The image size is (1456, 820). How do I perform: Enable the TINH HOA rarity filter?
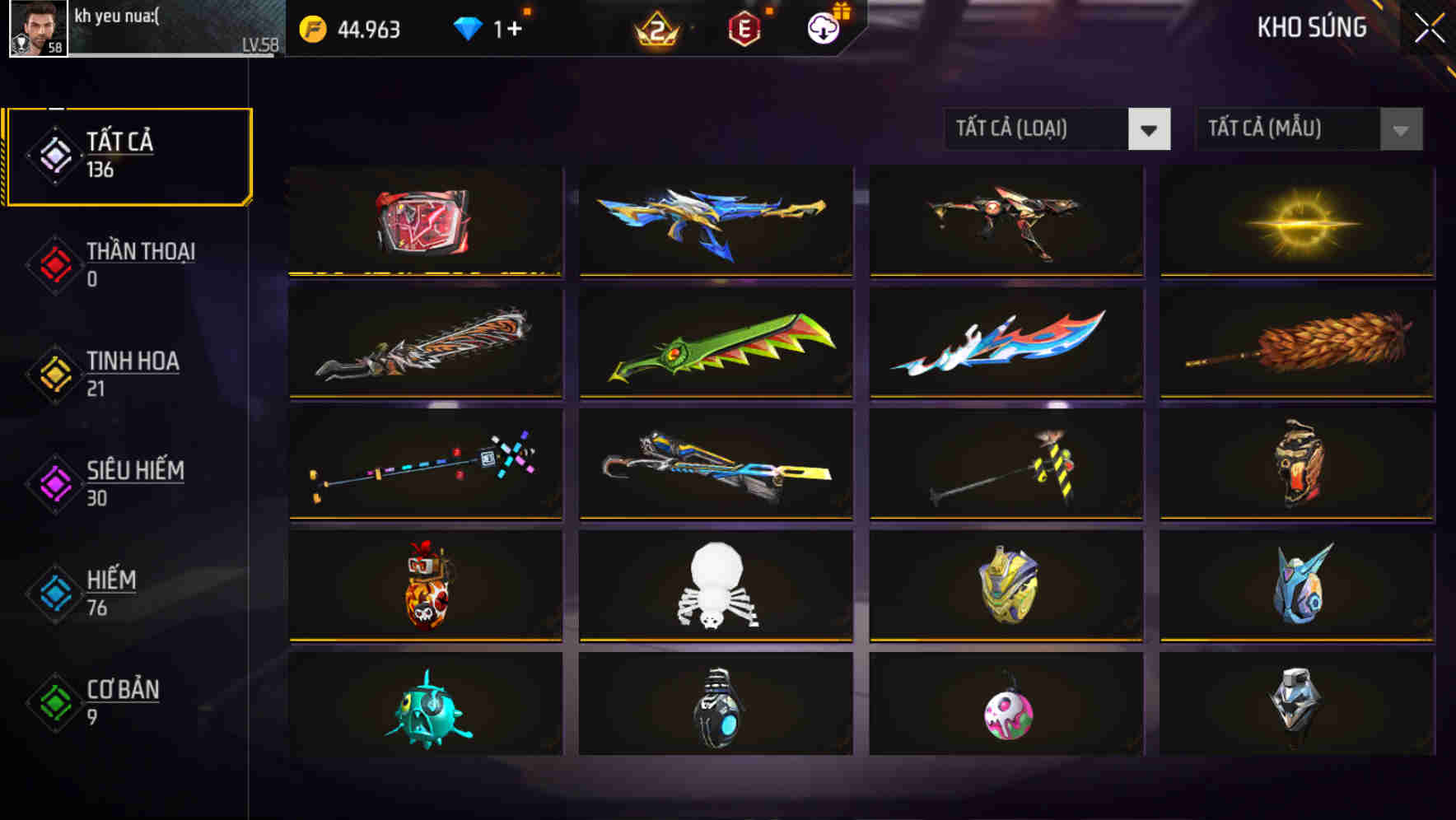click(132, 373)
